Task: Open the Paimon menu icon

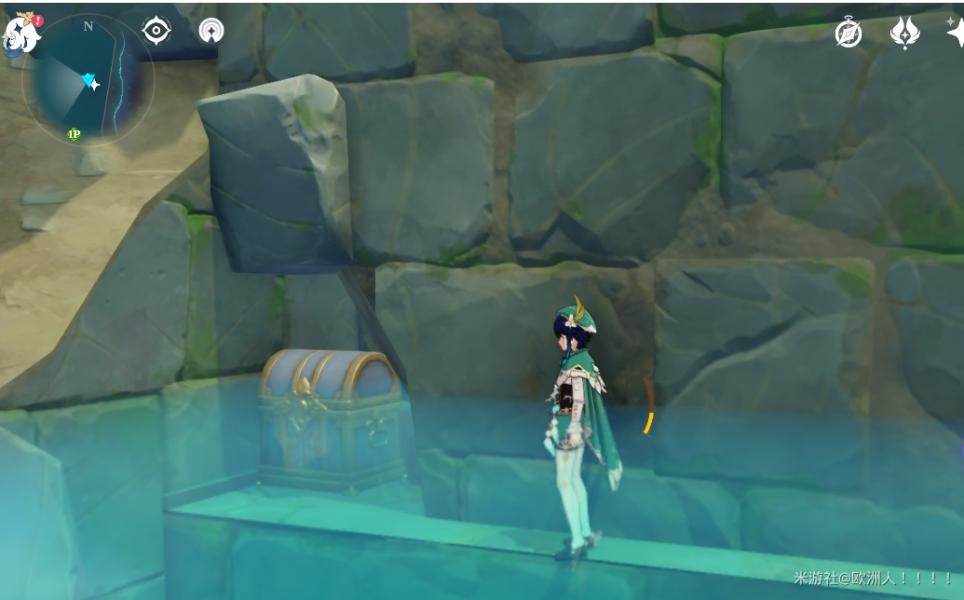Action: click(21, 33)
